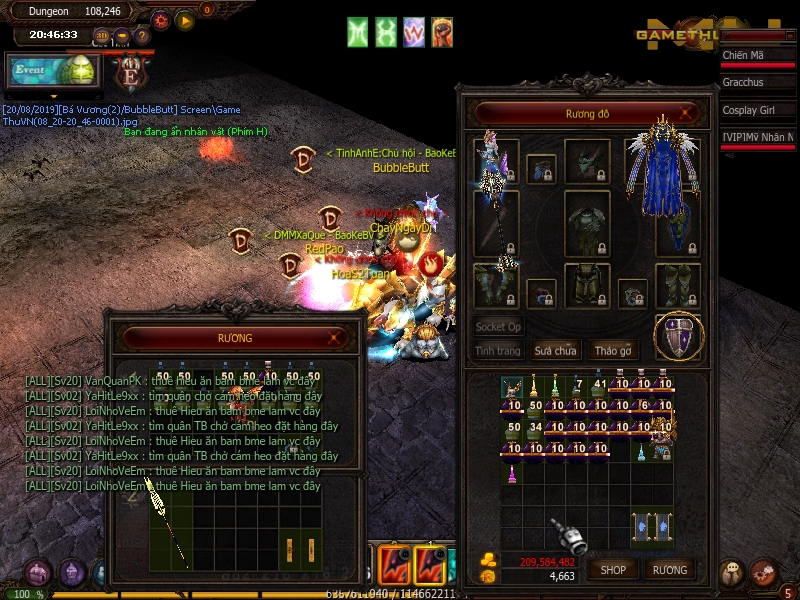
Task: Click the orange play arrow button
Action: pyautogui.click(x=185, y=20)
